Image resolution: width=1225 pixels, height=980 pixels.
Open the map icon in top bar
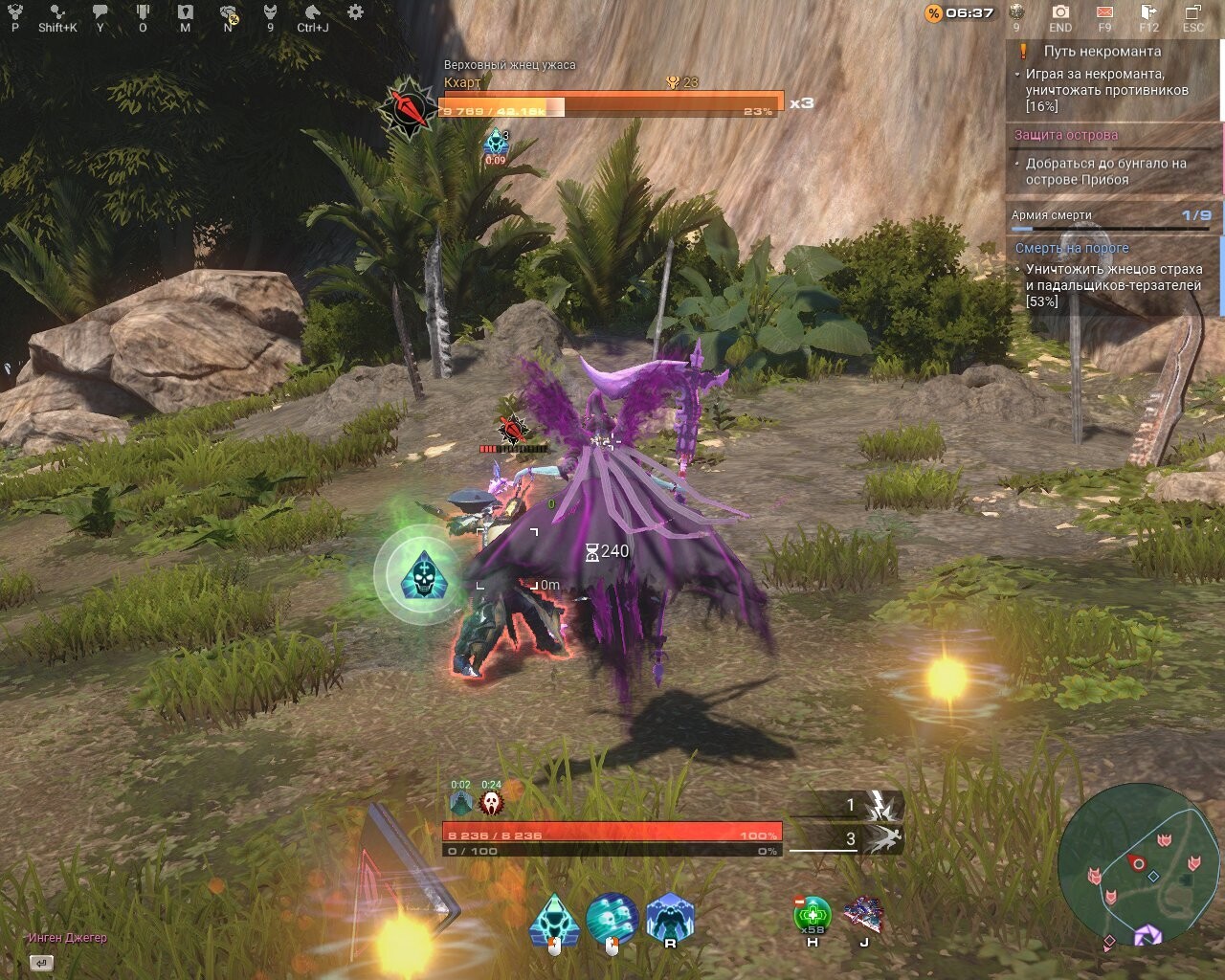[186, 12]
